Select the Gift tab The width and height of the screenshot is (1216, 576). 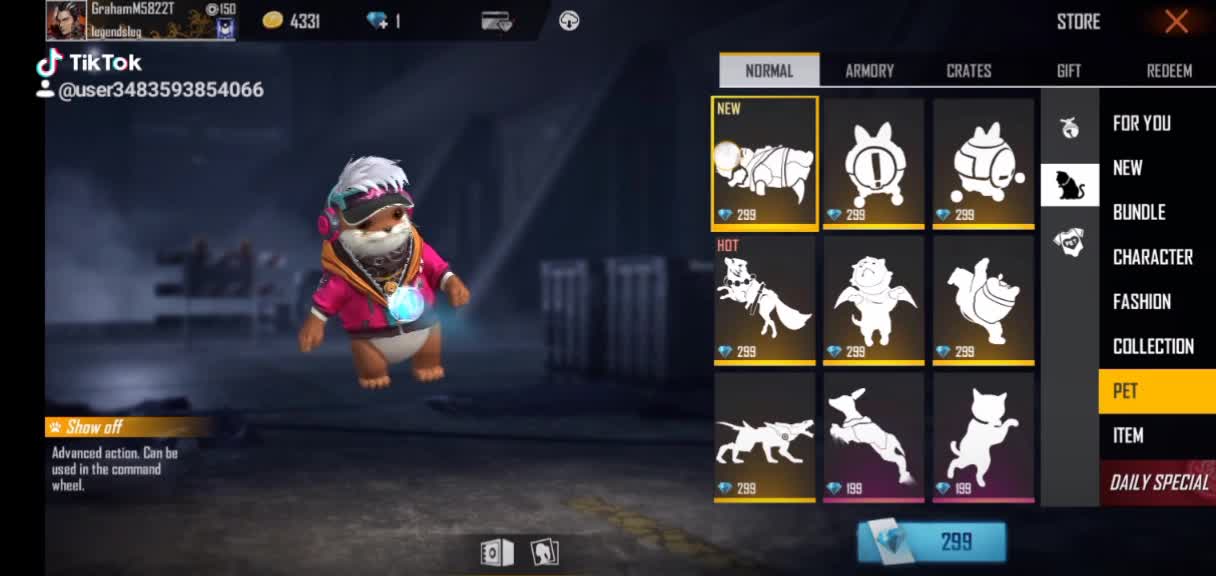(x=1068, y=70)
